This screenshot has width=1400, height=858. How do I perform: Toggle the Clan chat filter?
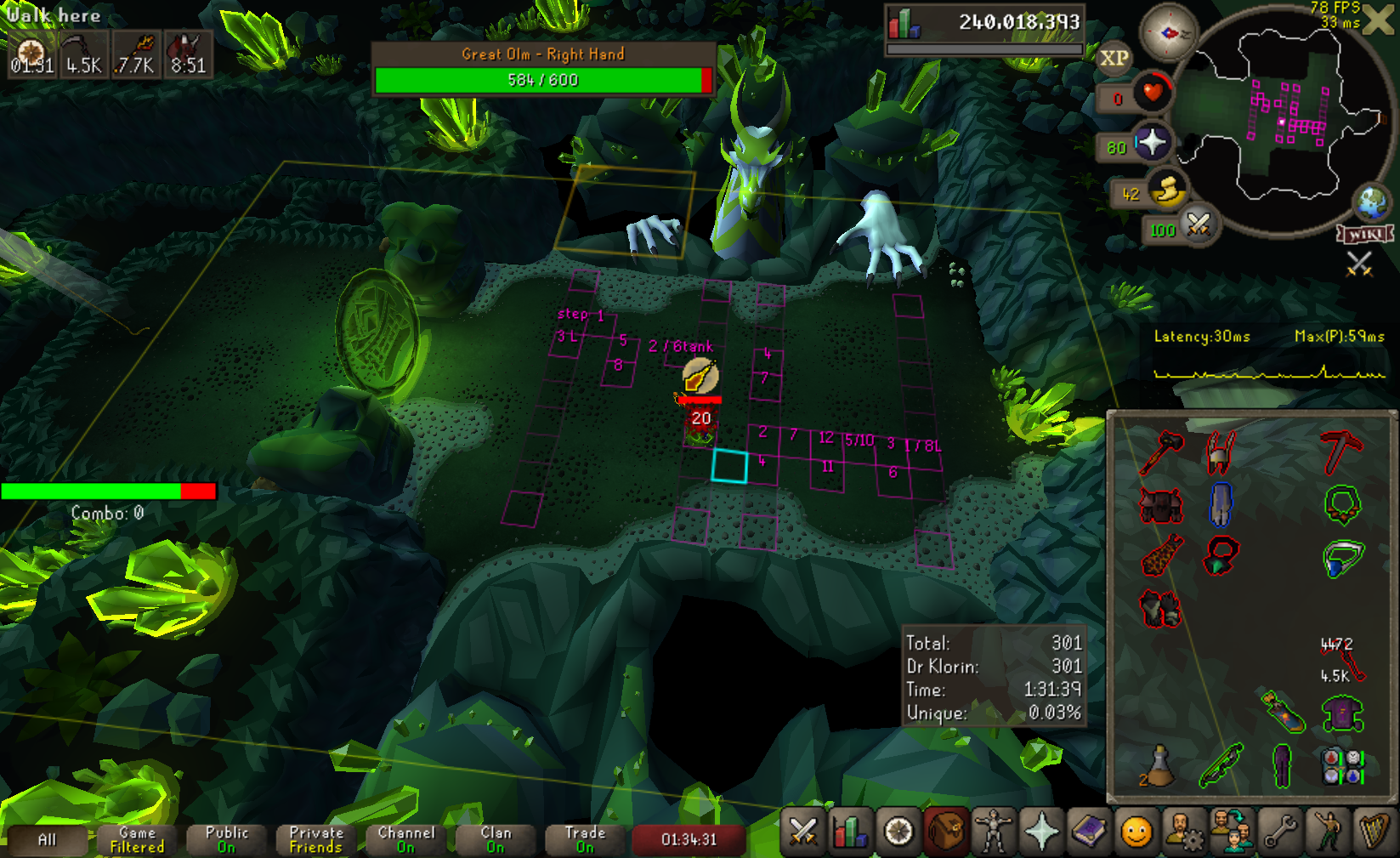coord(496,839)
